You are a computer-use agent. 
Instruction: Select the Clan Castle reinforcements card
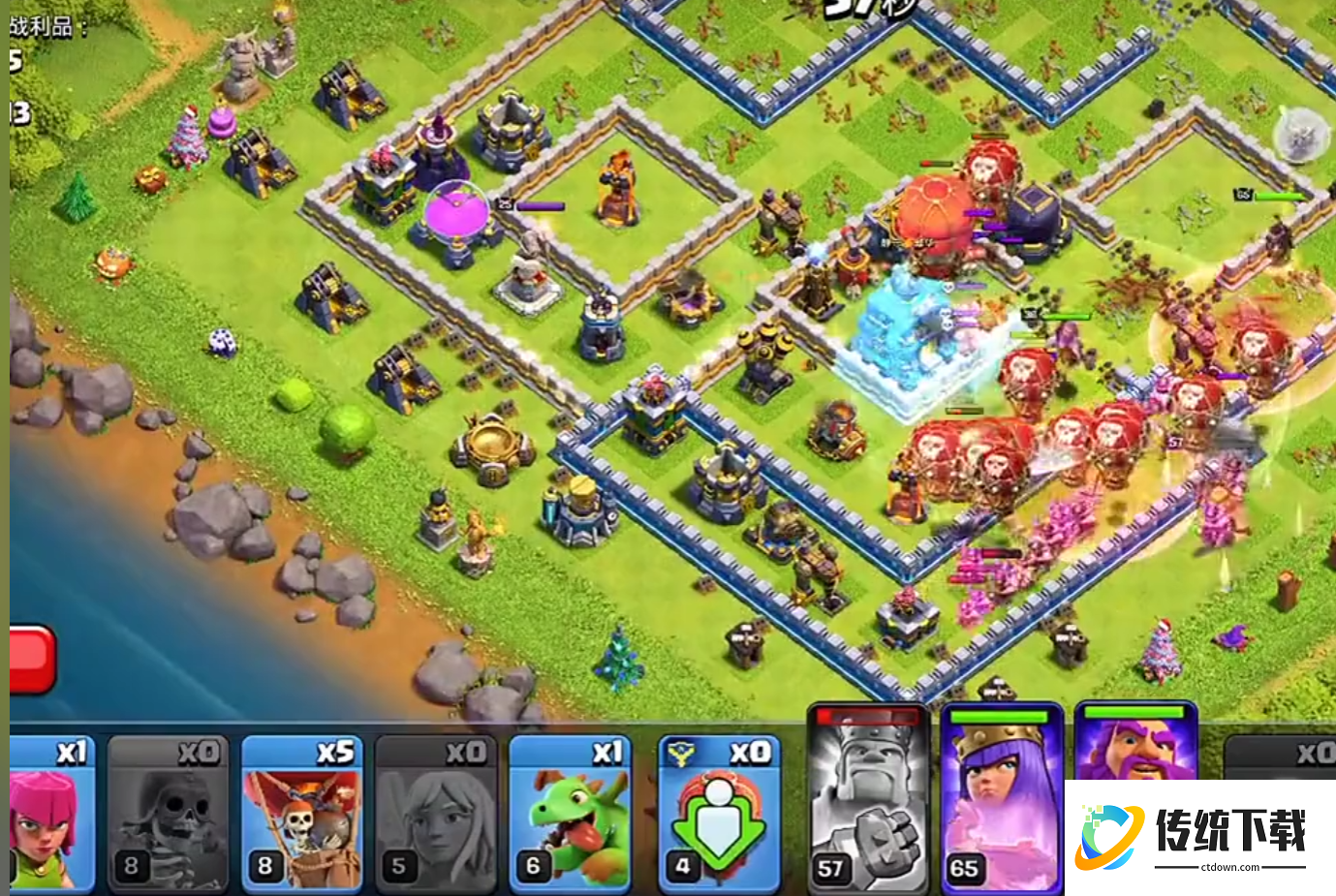coord(718,814)
